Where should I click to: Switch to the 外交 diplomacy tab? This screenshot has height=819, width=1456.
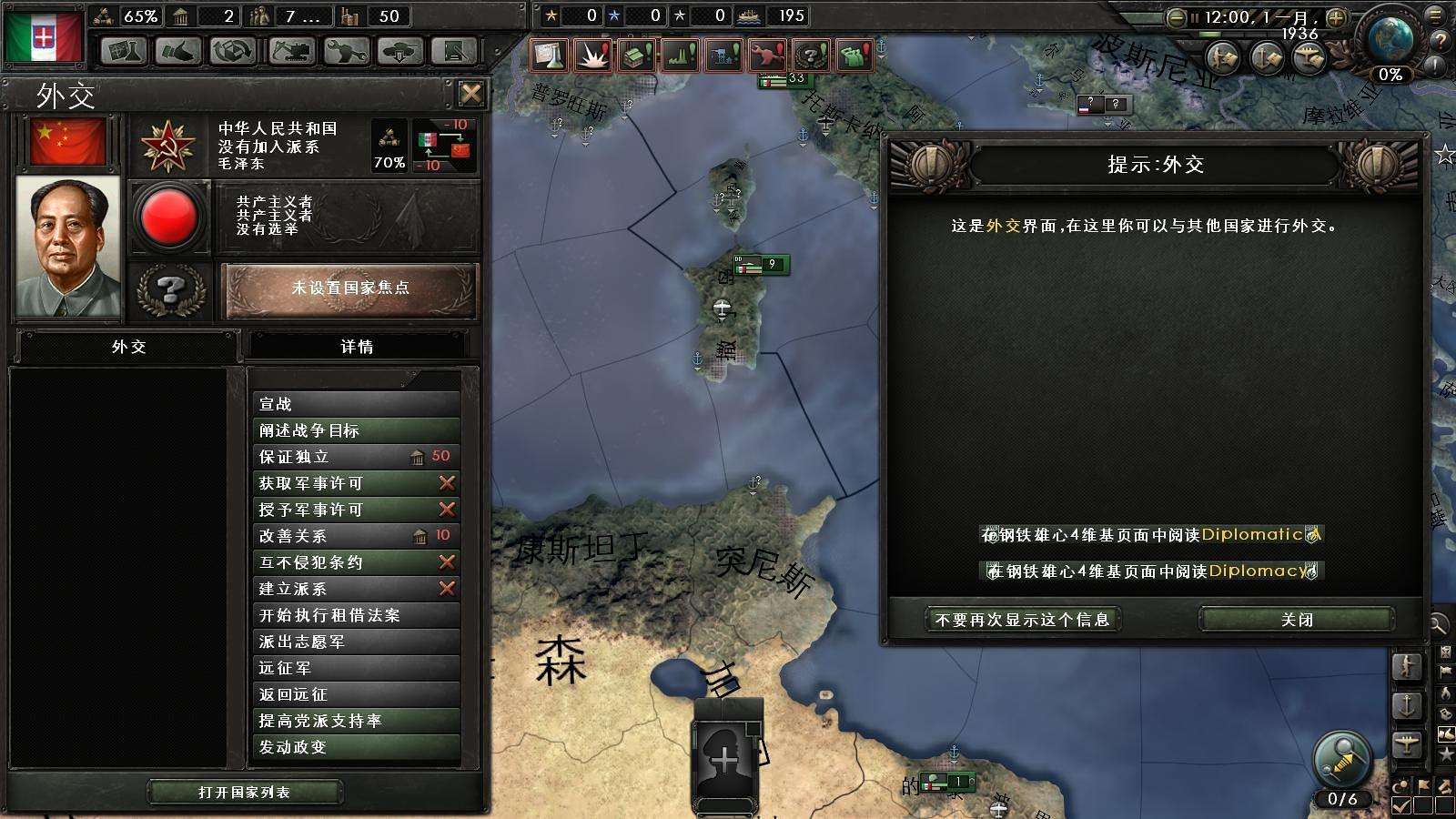click(128, 347)
